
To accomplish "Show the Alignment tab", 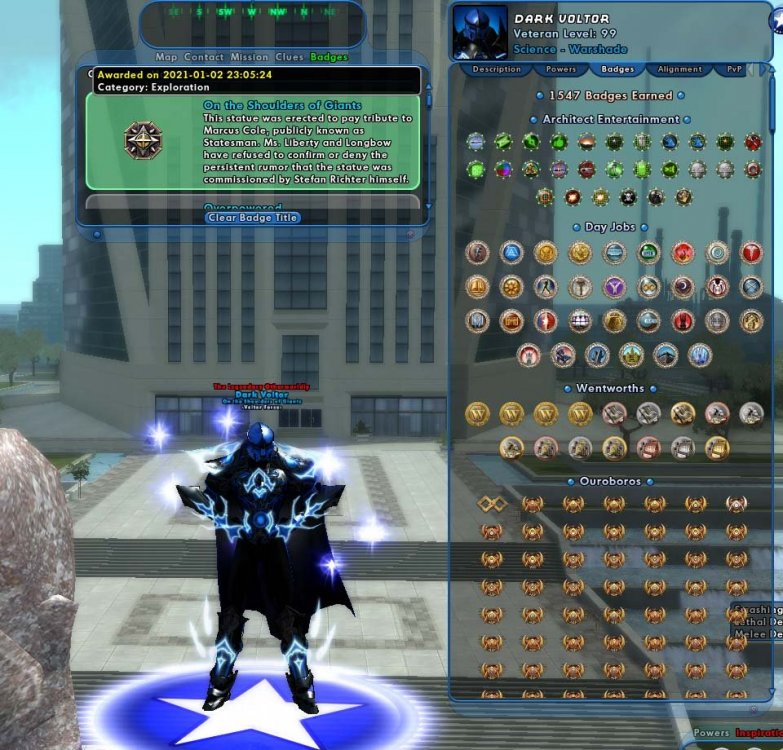I will coord(680,70).
